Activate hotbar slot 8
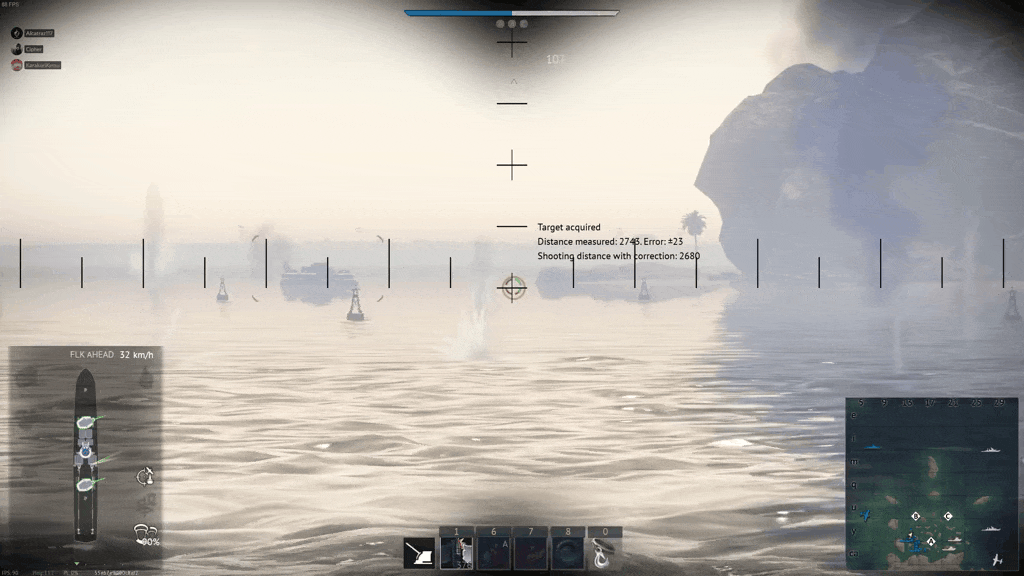This screenshot has width=1024, height=576. [x=568, y=553]
